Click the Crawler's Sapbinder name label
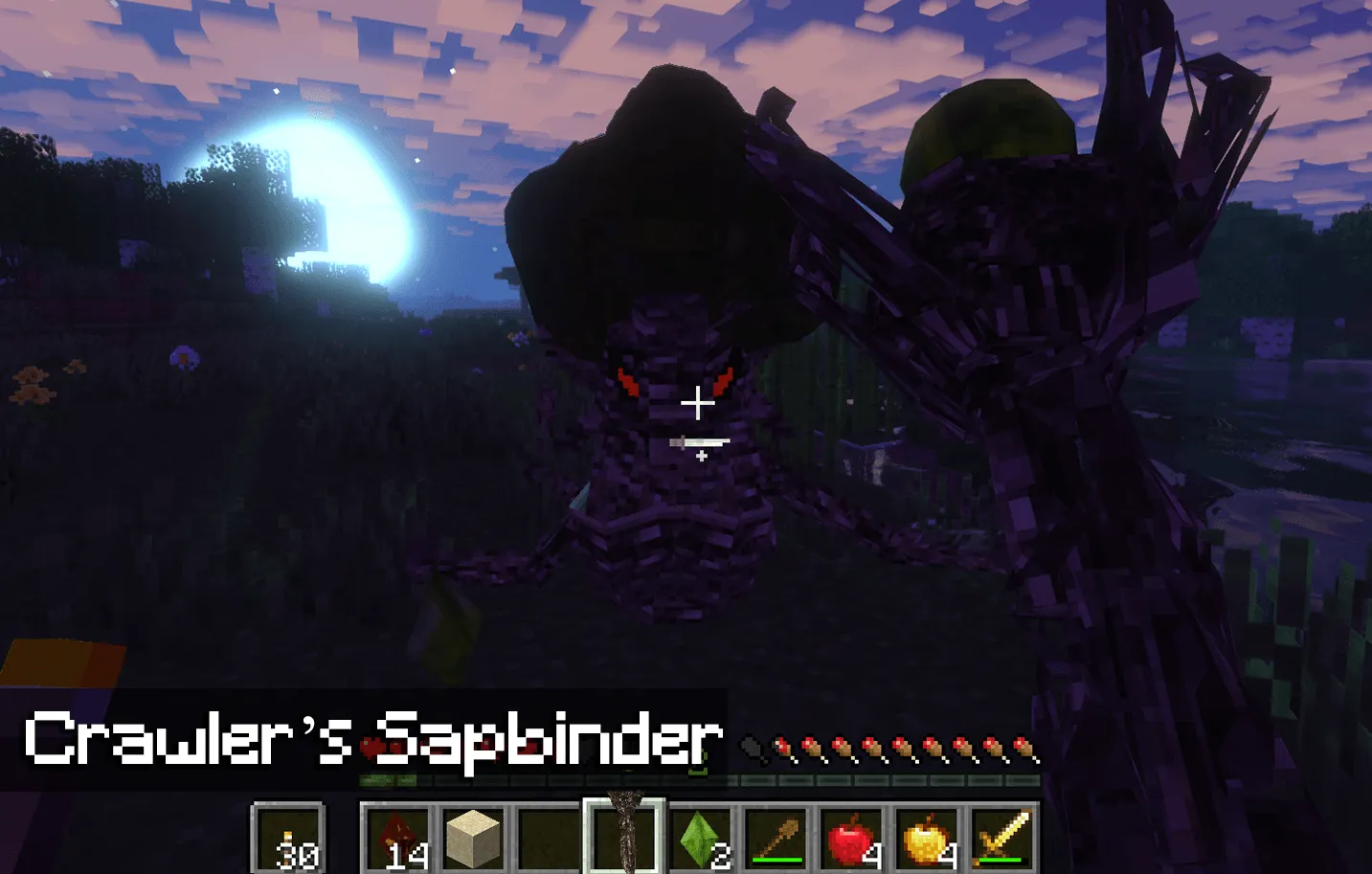 (373, 736)
